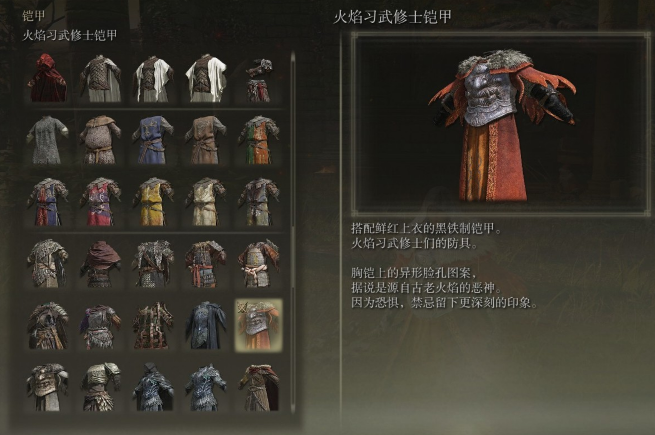Viewport: 655px width, 435px height.
Task: Select the cream white tabard armor
Action: (205, 201)
